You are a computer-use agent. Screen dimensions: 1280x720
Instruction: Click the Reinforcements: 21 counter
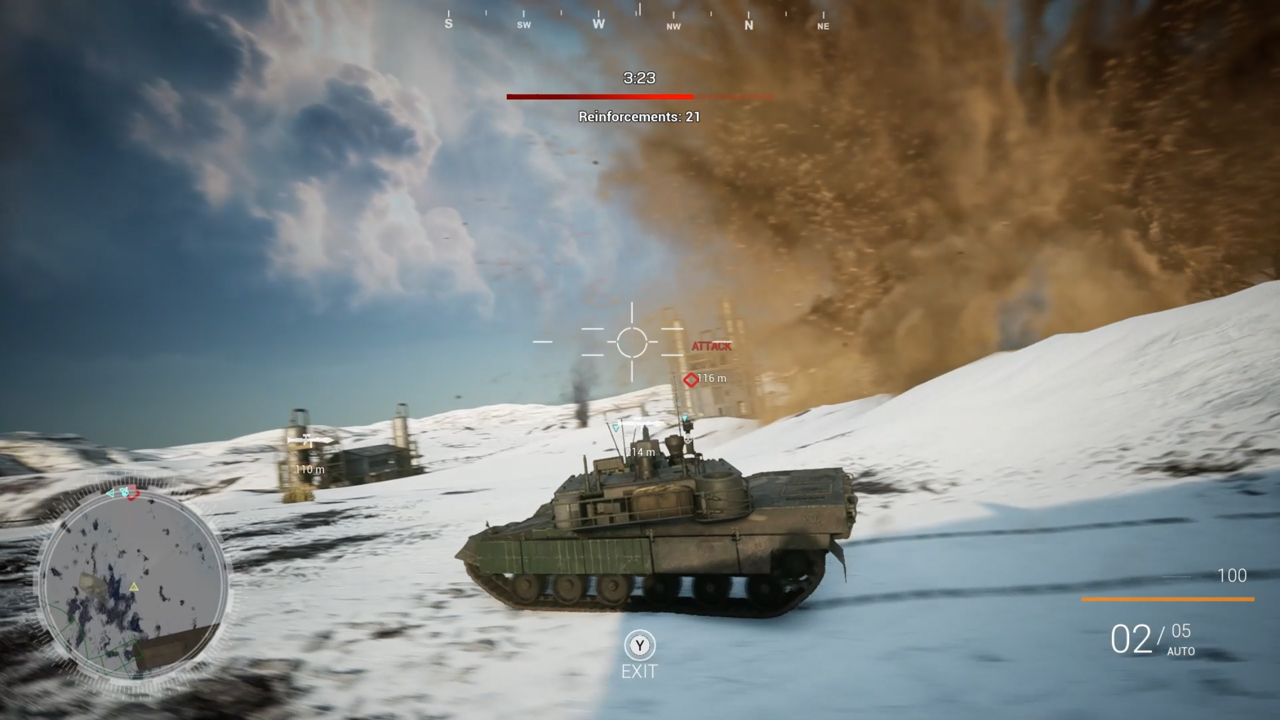click(639, 116)
